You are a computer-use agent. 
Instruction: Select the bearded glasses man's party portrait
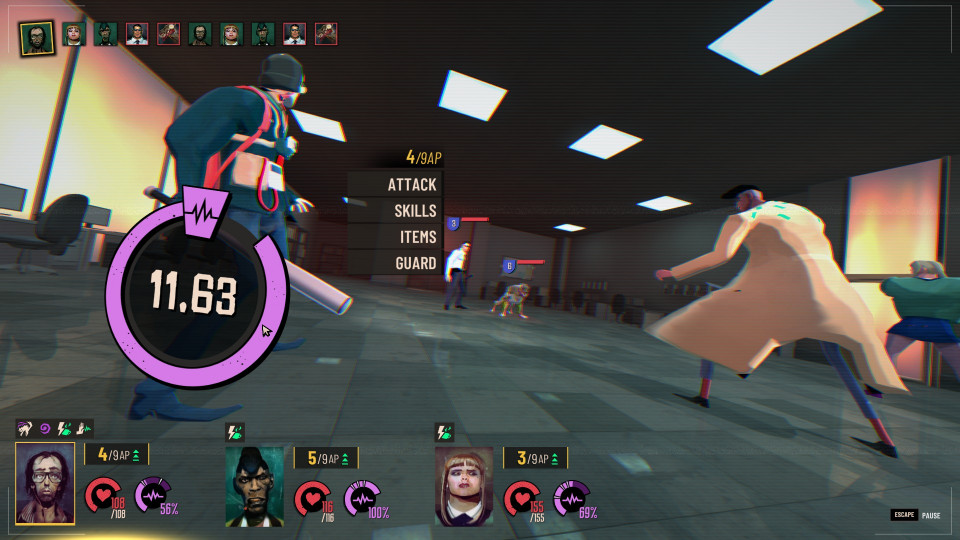[x=45, y=484]
